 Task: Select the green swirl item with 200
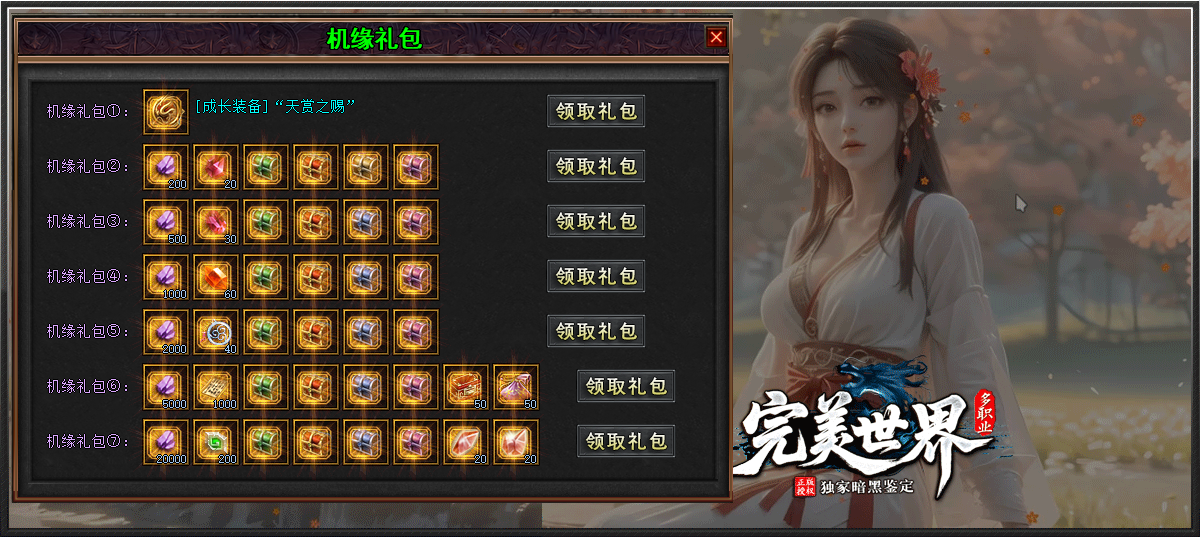tap(216, 441)
